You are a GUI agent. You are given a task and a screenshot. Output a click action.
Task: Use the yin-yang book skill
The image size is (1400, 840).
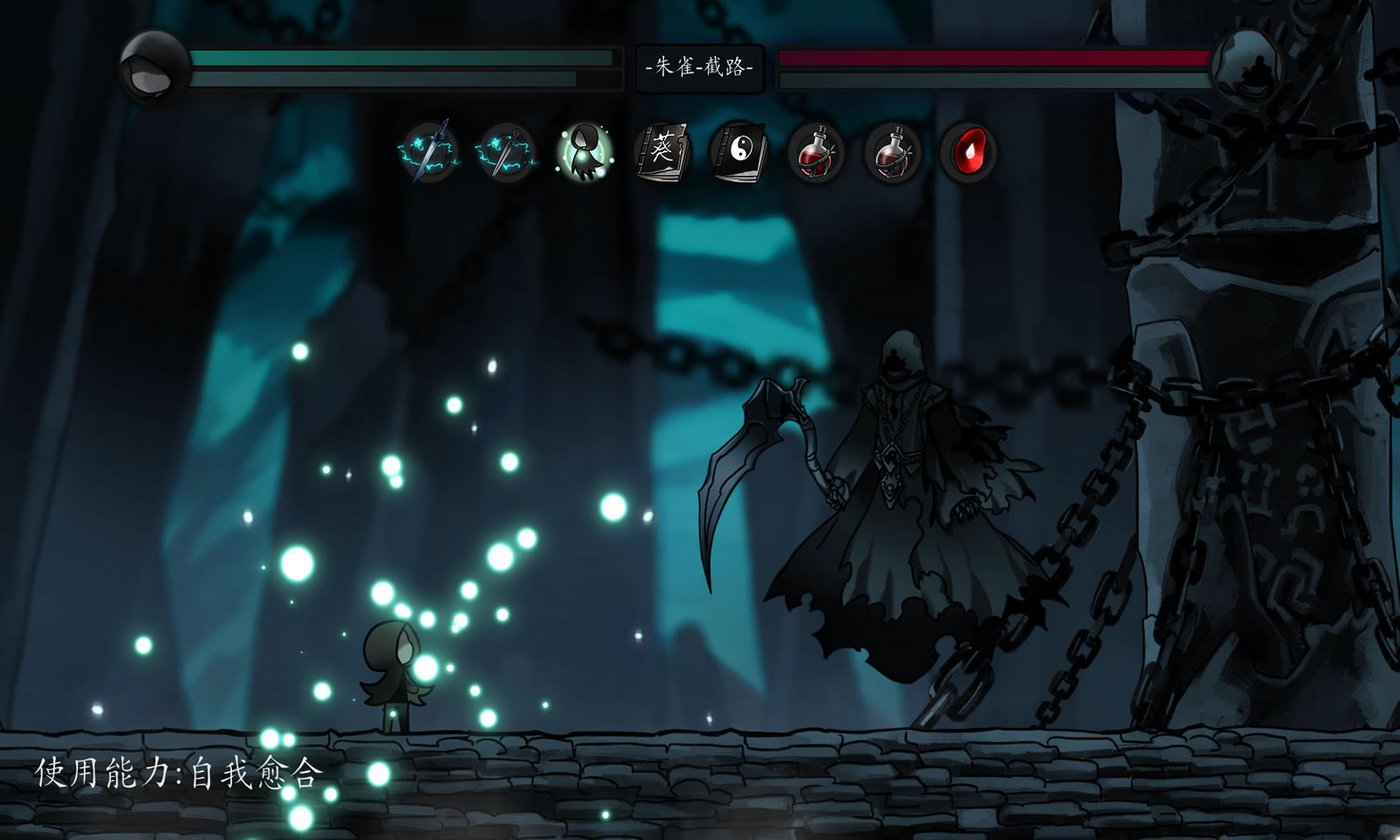point(738,152)
